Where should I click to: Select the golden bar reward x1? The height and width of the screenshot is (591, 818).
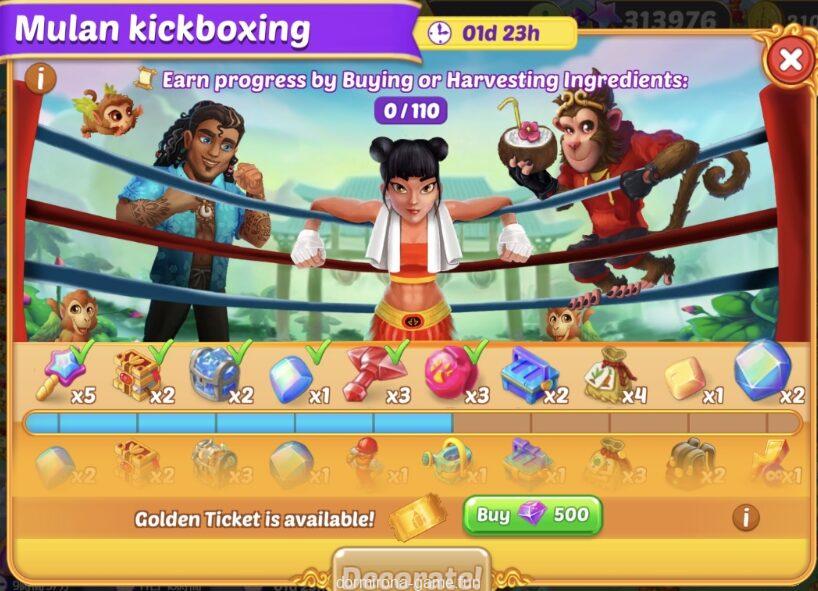click(x=685, y=378)
